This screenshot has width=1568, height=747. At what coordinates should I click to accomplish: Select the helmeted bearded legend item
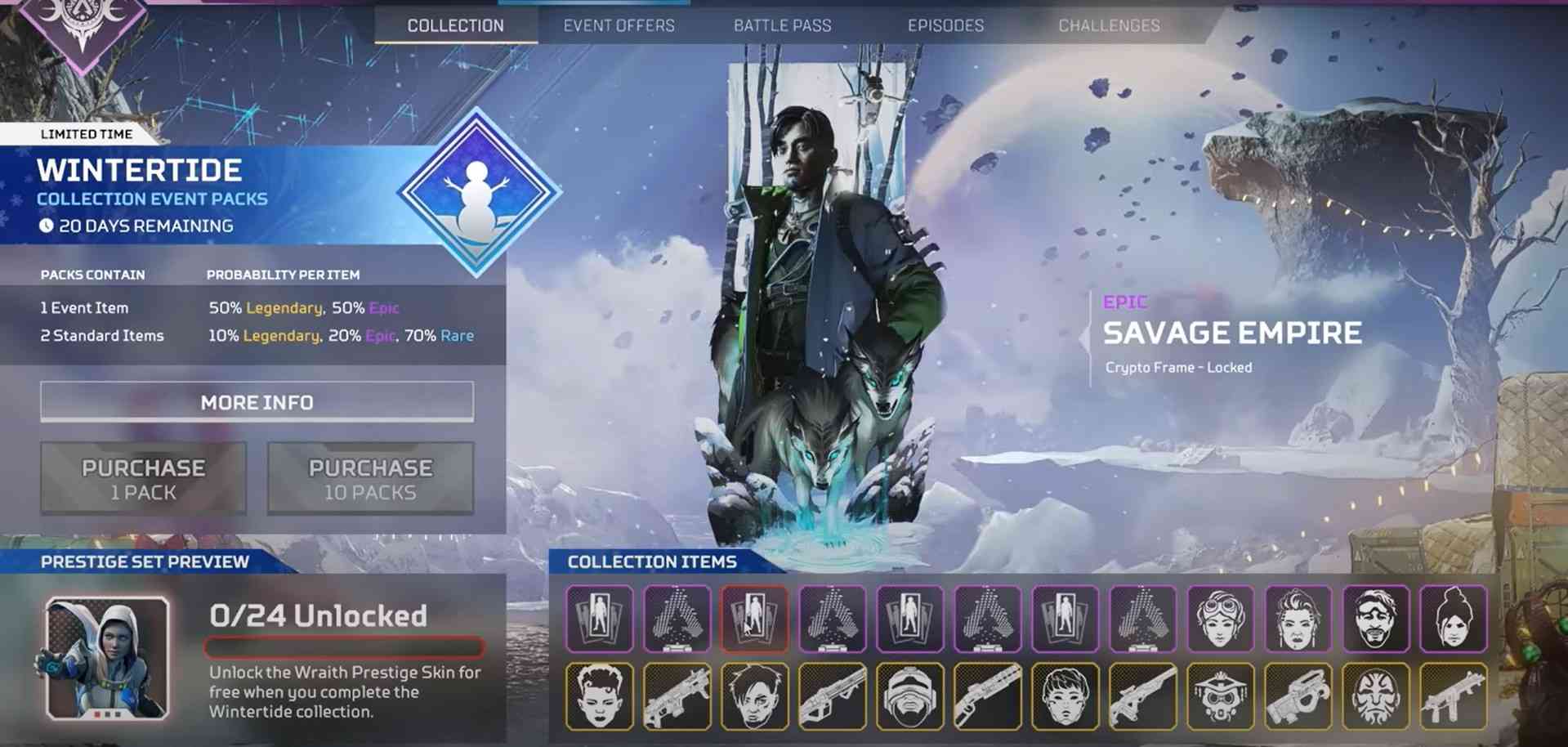[909, 696]
